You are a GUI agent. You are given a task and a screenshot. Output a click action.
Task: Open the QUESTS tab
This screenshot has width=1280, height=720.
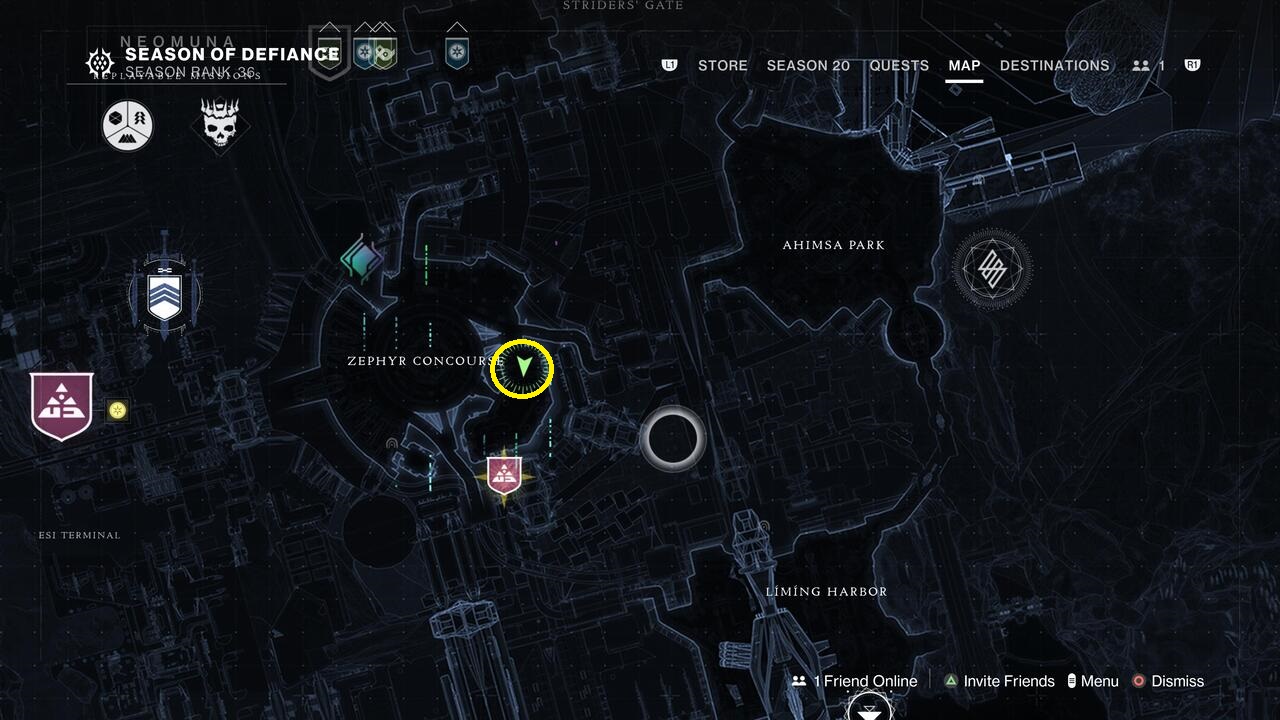899,65
